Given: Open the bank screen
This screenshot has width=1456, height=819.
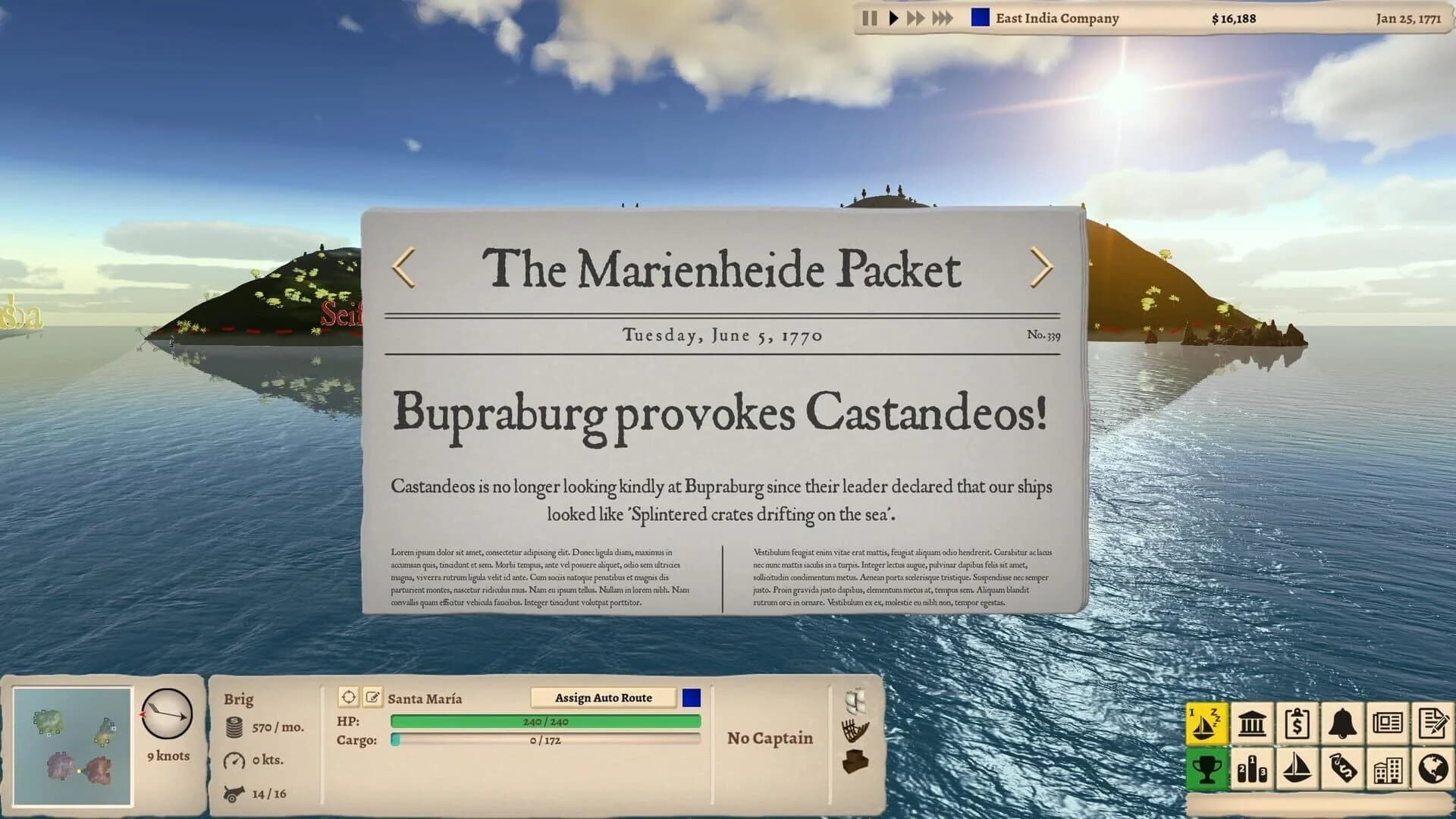Looking at the screenshot, I should click(x=1252, y=724).
